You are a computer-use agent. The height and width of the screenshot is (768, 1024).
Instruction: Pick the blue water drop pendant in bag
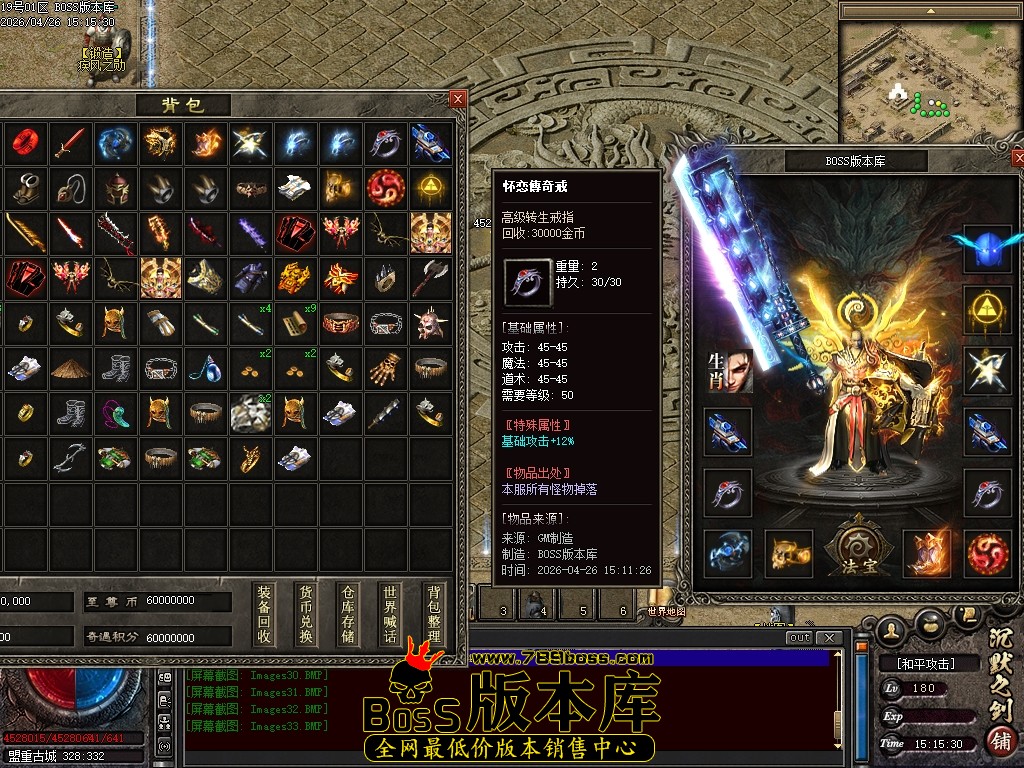205,368
